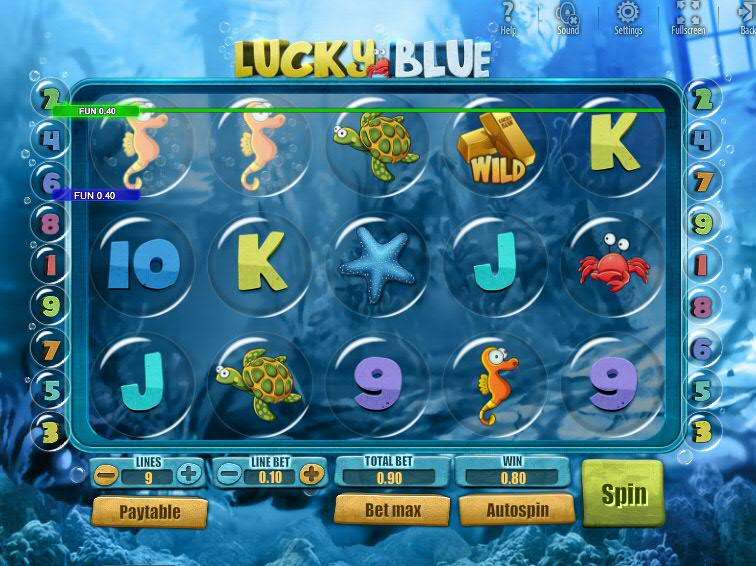Screen dimensions: 756x566
Task: Open the Paytable
Action: [150, 512]
